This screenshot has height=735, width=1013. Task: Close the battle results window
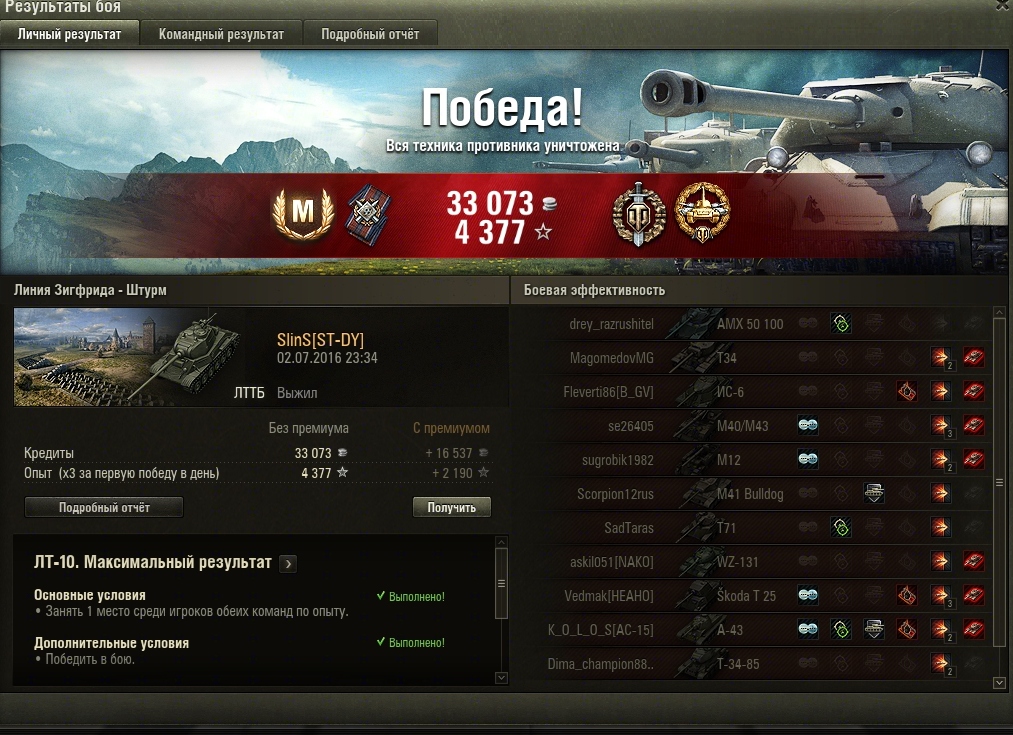(x=1003, y=5)
